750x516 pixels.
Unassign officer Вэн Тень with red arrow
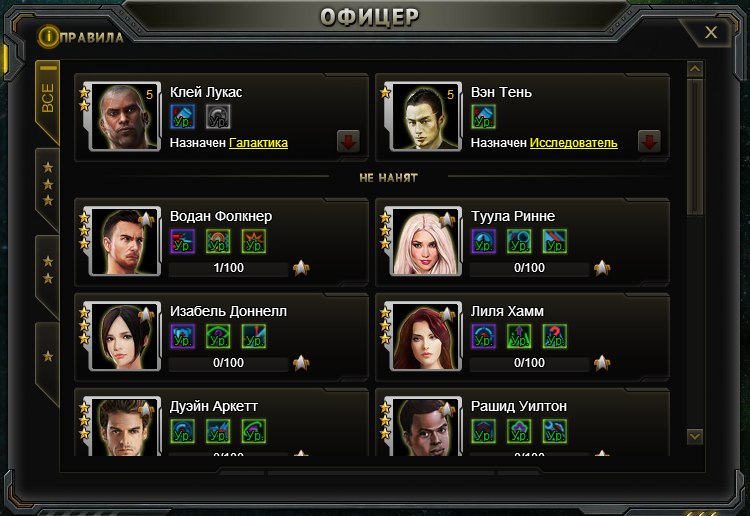tap(649, 141)
